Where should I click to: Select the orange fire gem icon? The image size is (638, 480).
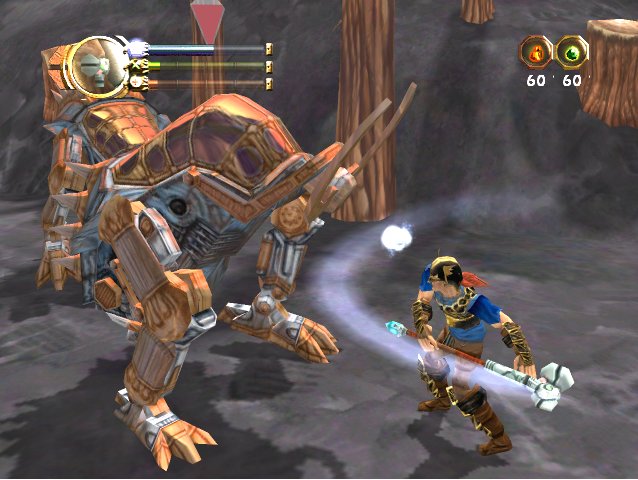pyautogui.click(x=537, y=50)
